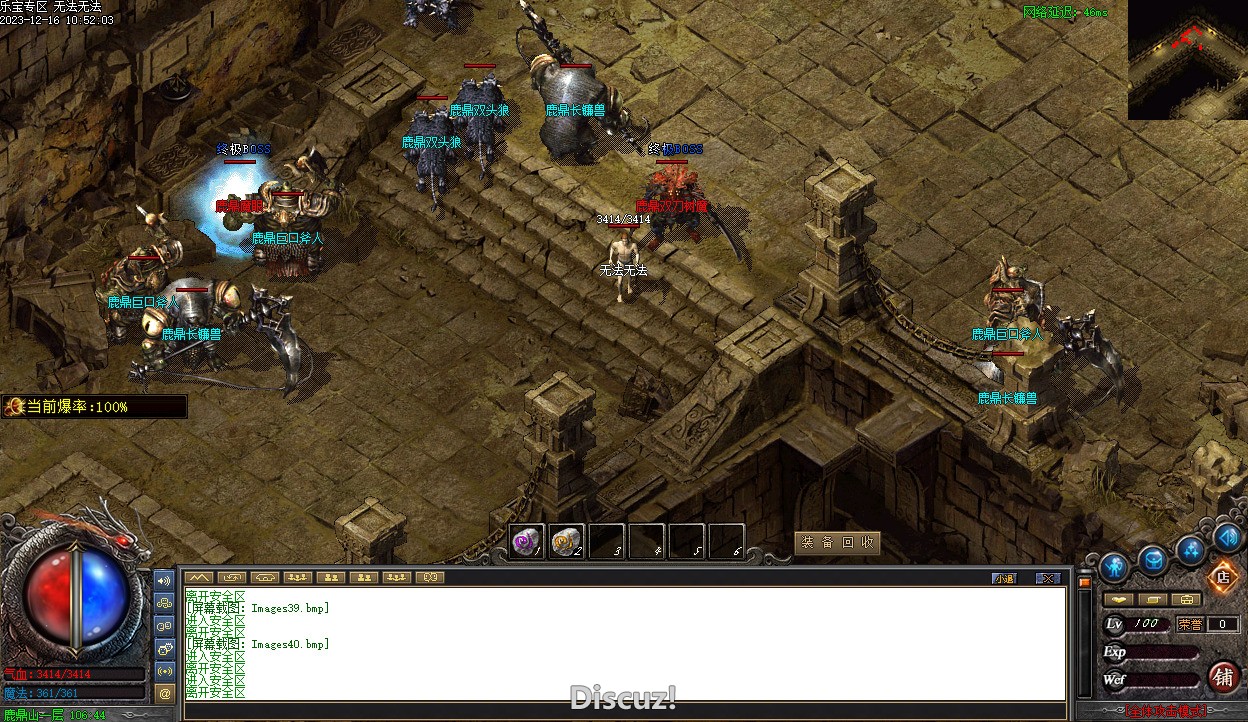Click the 小退 logout button
The width and height of the screenshot is (1248, 722).
pos(1004,578)
